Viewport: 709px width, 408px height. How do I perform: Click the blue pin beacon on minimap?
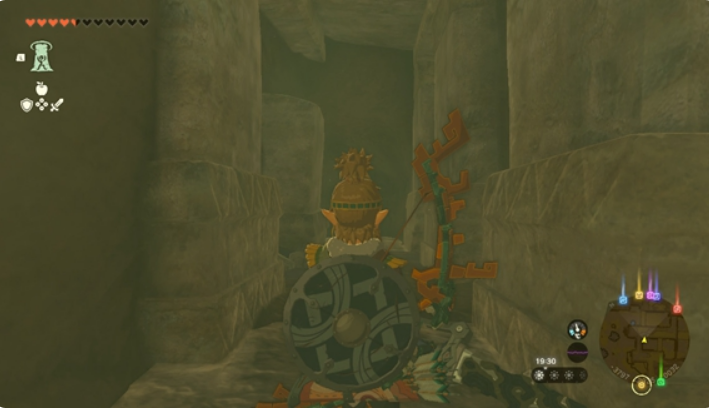pos(623,297)
